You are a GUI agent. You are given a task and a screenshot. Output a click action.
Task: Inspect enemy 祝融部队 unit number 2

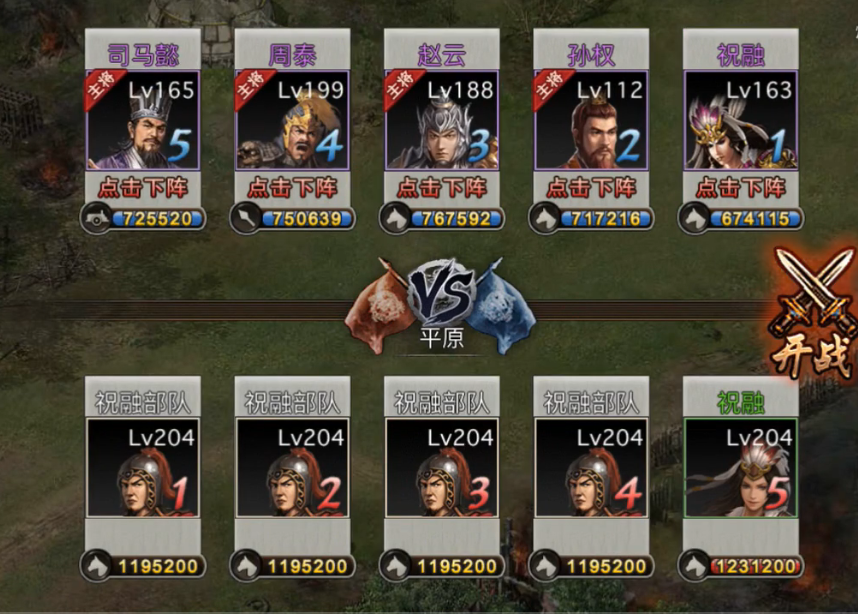click(292, 468)
